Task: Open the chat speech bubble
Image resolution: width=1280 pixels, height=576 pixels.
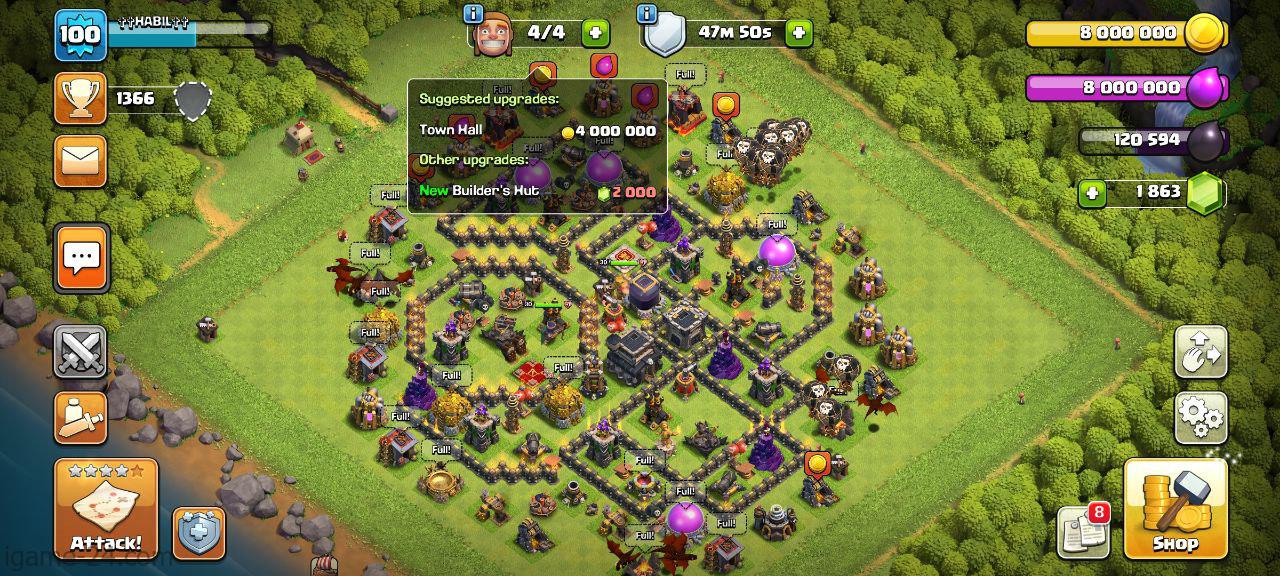Action: click(x=81, y=258)
